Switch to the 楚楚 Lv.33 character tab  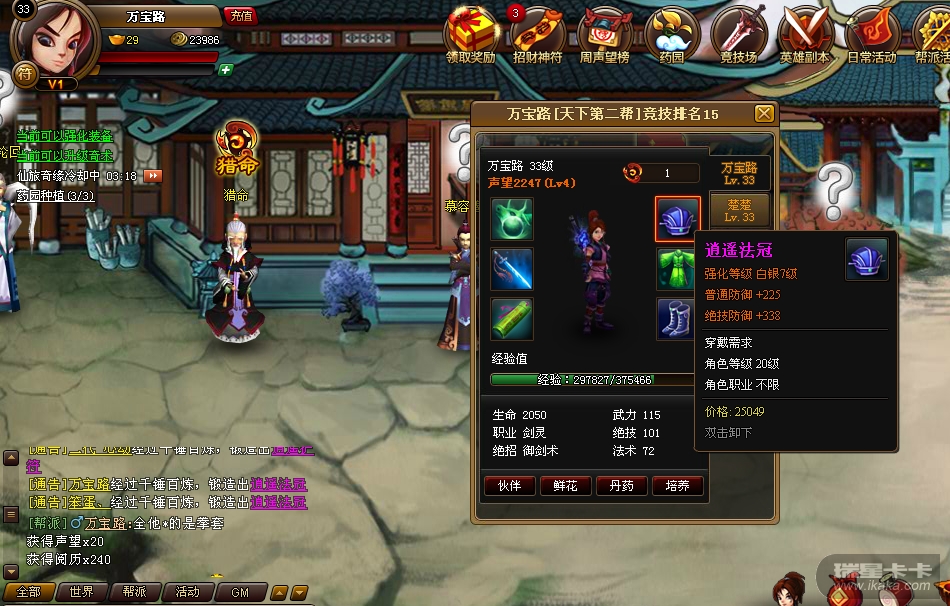pos(739,210)
